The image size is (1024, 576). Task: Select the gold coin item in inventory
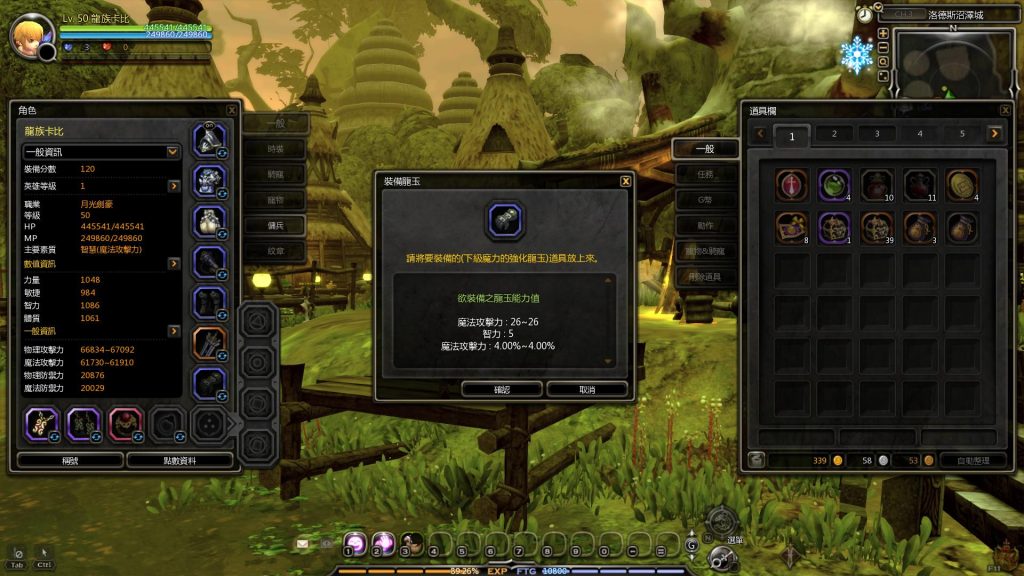coord(962,184)
